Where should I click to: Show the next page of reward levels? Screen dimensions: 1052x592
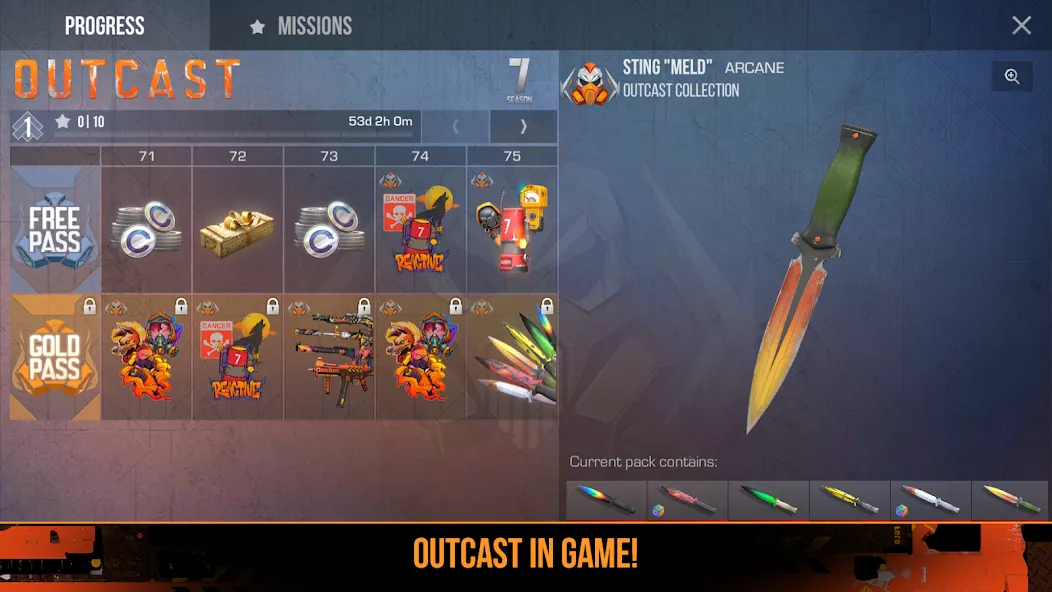click(523, 127)
